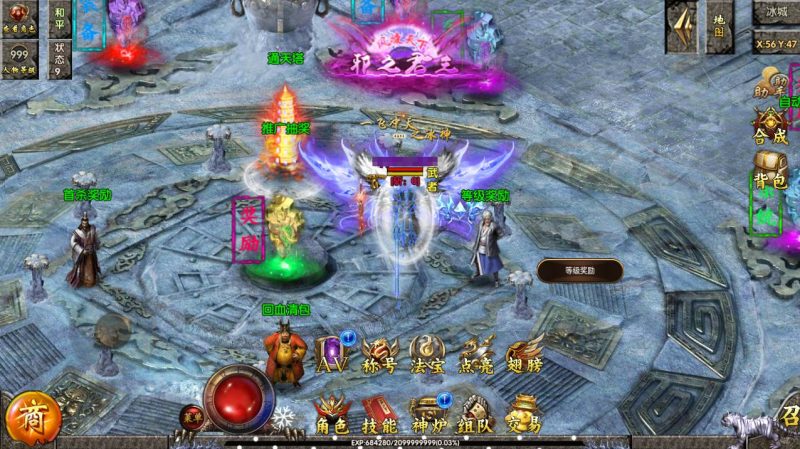The height and width of the screenshot is (449, 800).
Task: Open the 组队 team menu
Action: (x=475, y=414)
